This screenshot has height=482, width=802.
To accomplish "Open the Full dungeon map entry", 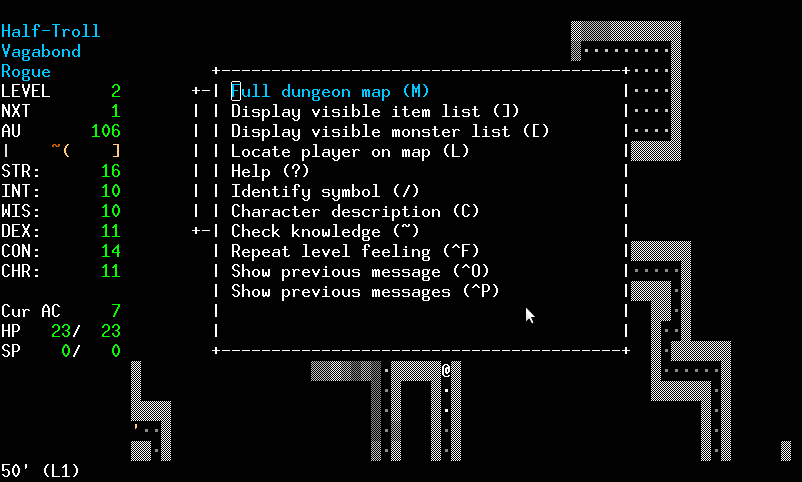I will (330, 91).
